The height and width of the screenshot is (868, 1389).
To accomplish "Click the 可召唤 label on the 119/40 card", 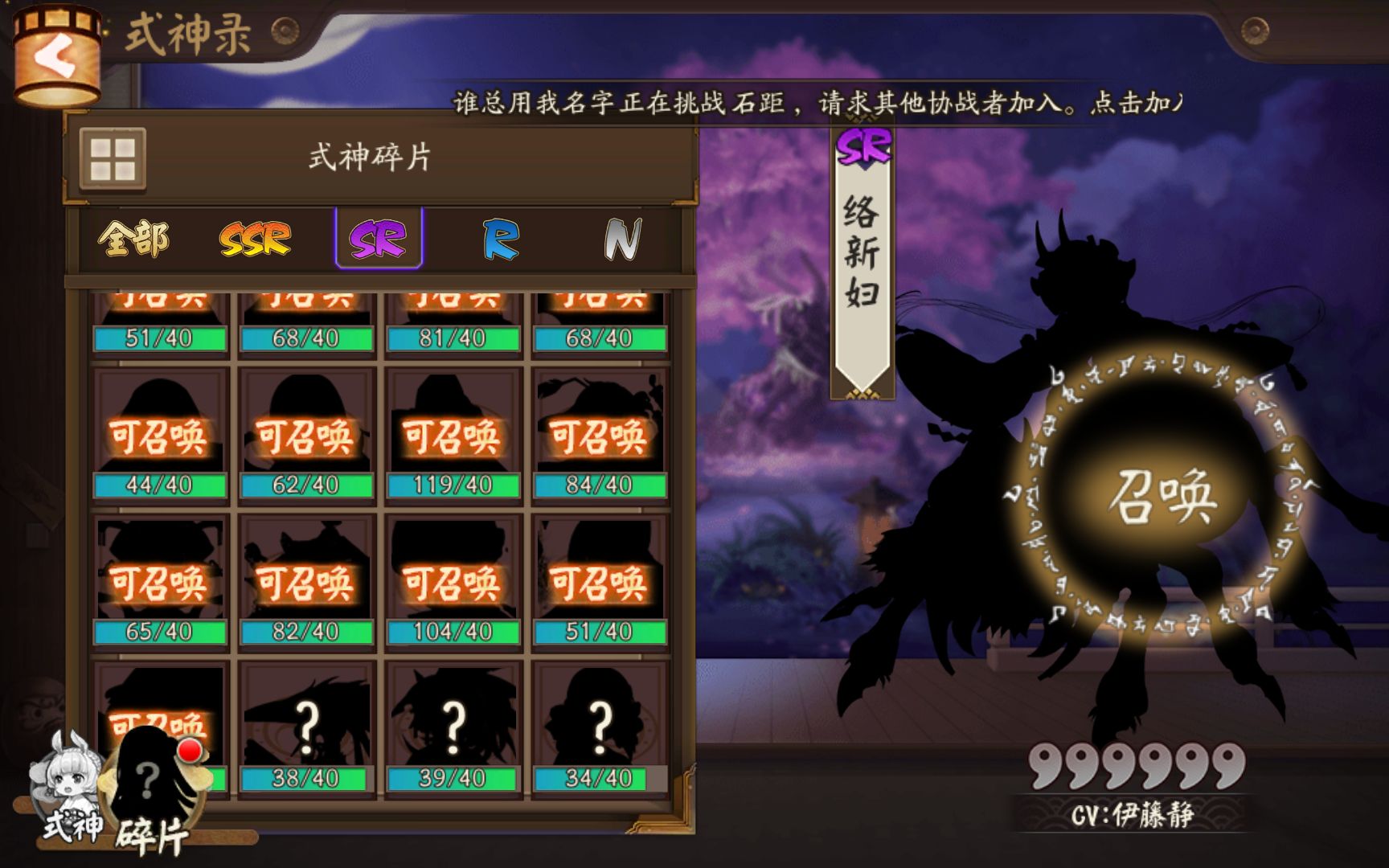I will 453,436.
